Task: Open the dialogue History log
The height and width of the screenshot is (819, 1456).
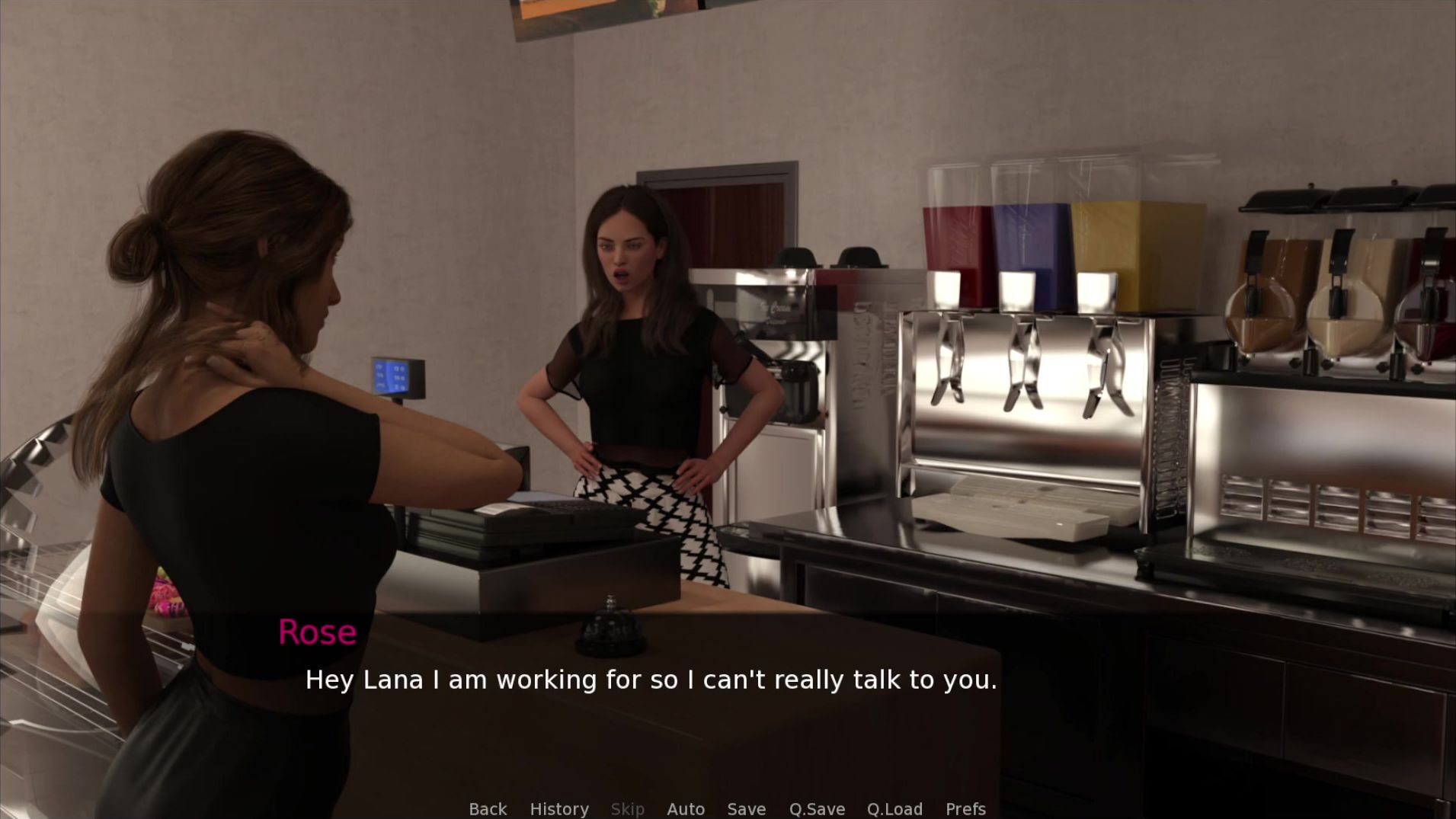Action: click(x=559, y=808)
